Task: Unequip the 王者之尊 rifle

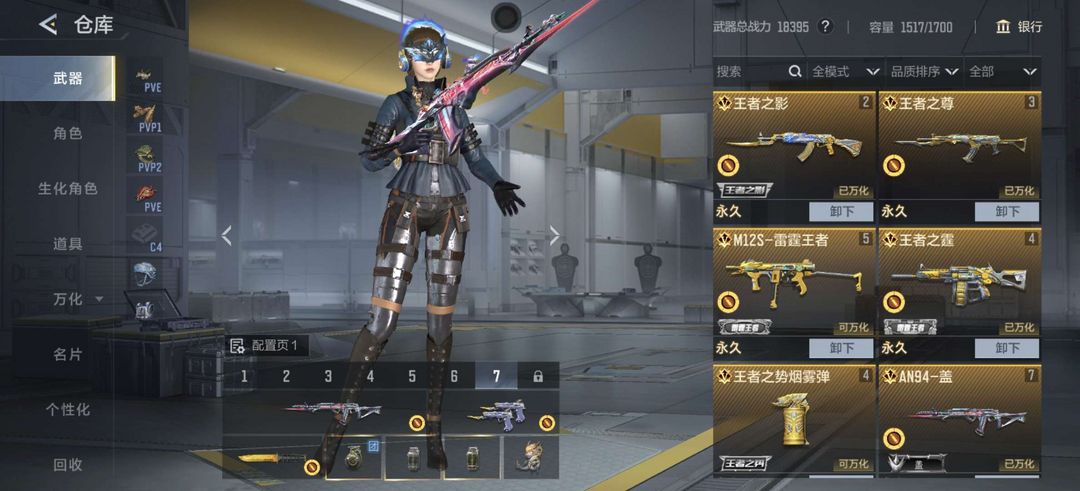Action: pyautogui.click(x=1006, y=212)
